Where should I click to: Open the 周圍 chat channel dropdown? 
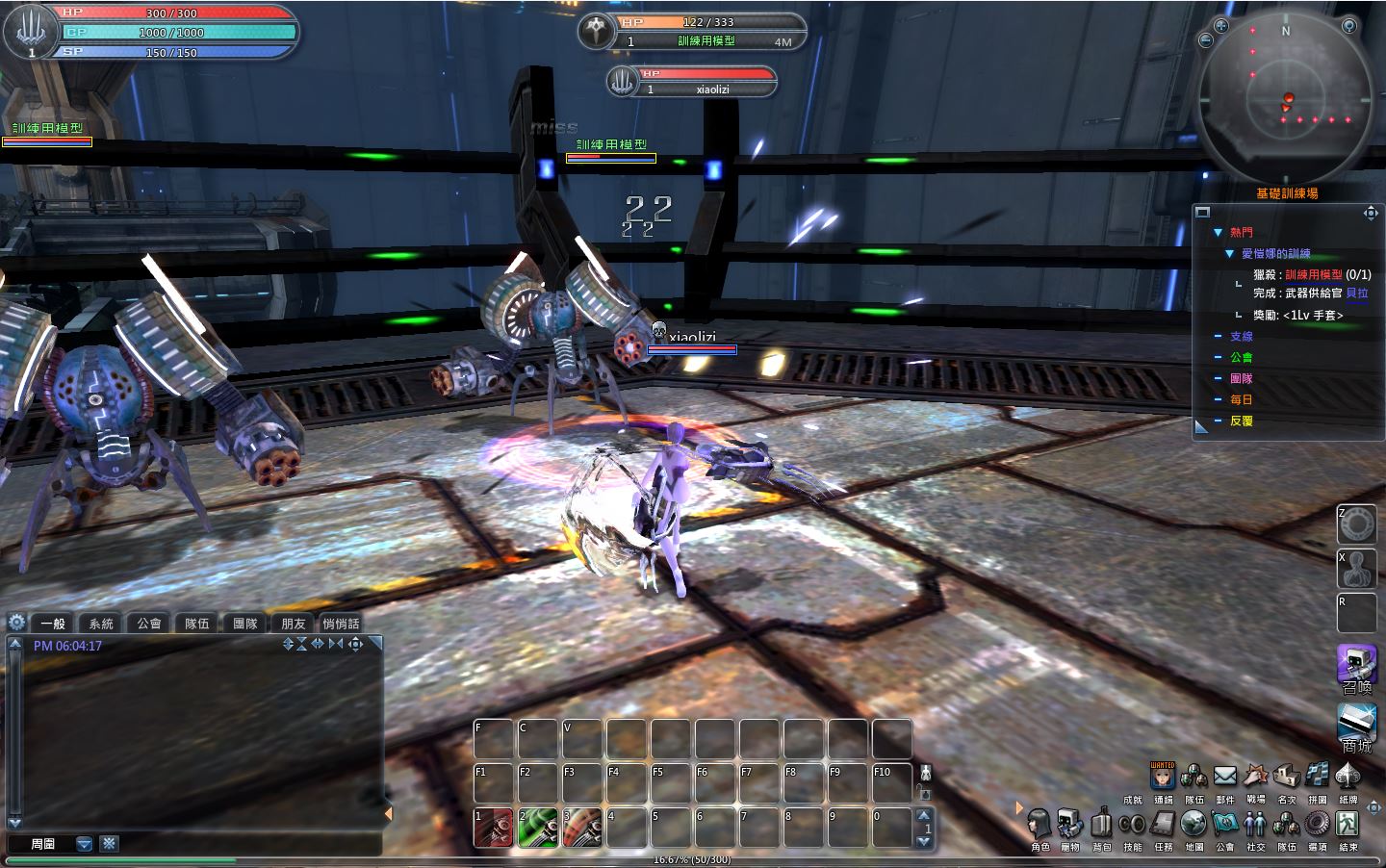(x=84, y=844)
